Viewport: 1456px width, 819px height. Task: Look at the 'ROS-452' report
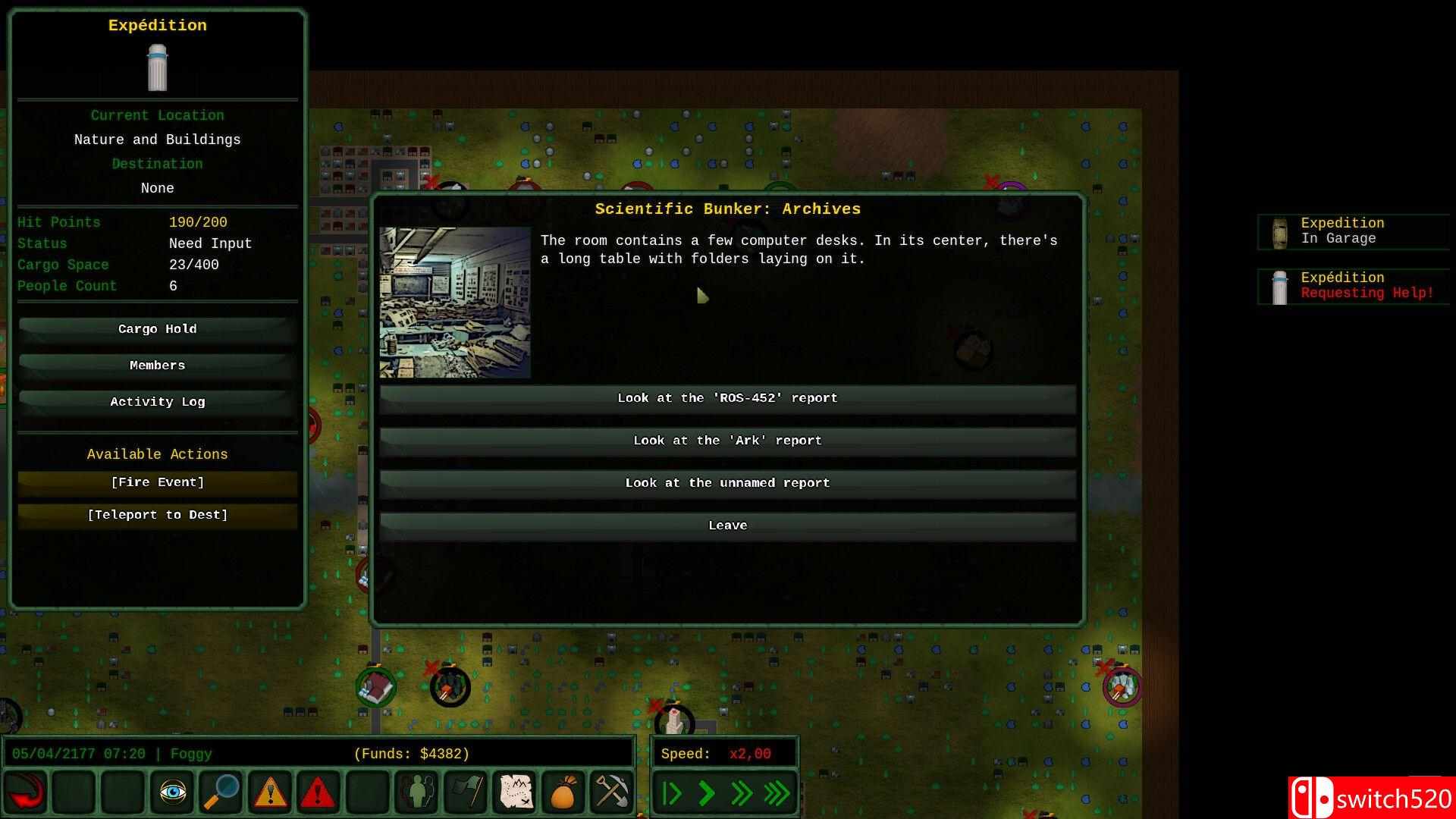pos(727,398)
